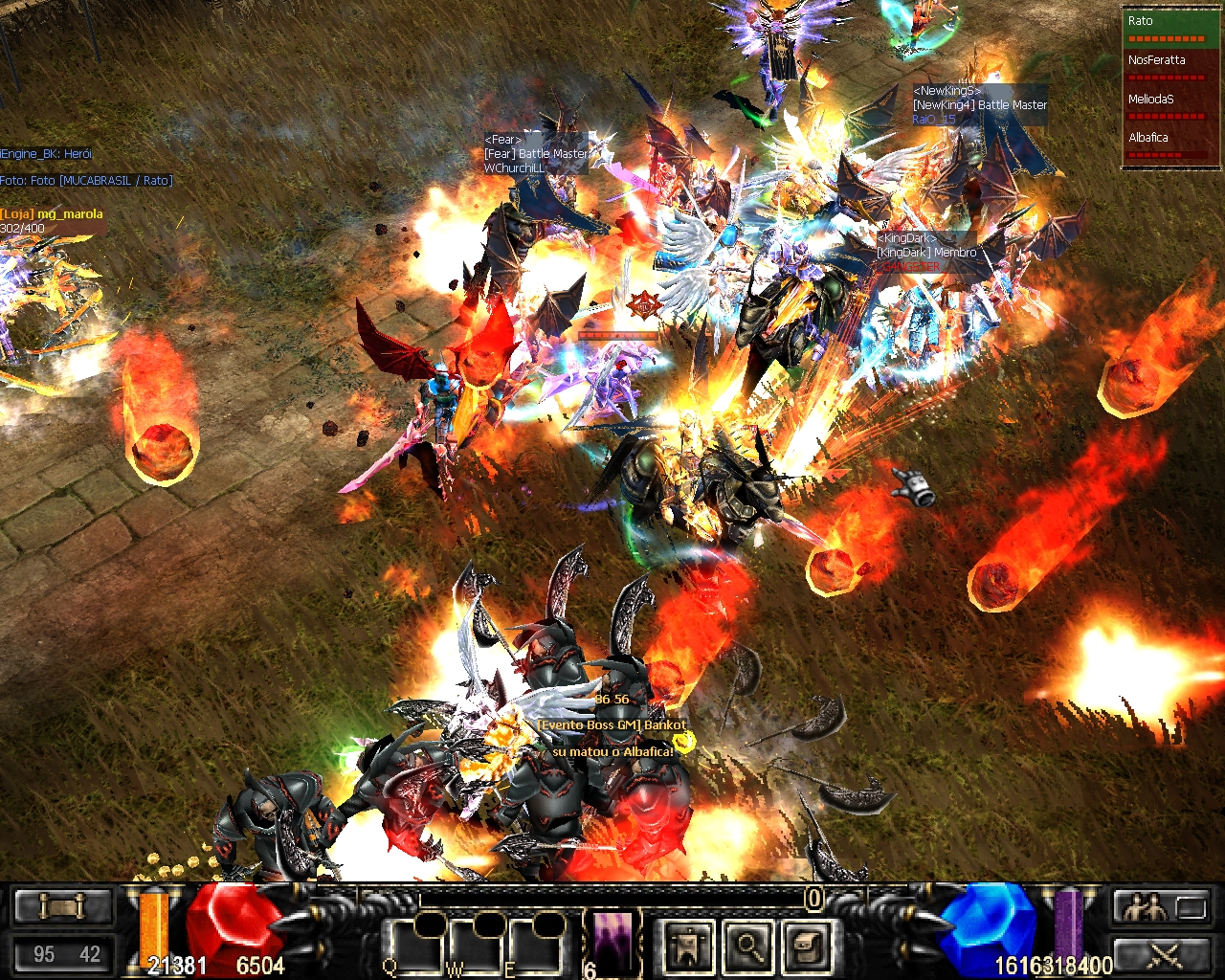Open the chest inventory button
Screen dimensions: 1225x980
coord(806,947)
